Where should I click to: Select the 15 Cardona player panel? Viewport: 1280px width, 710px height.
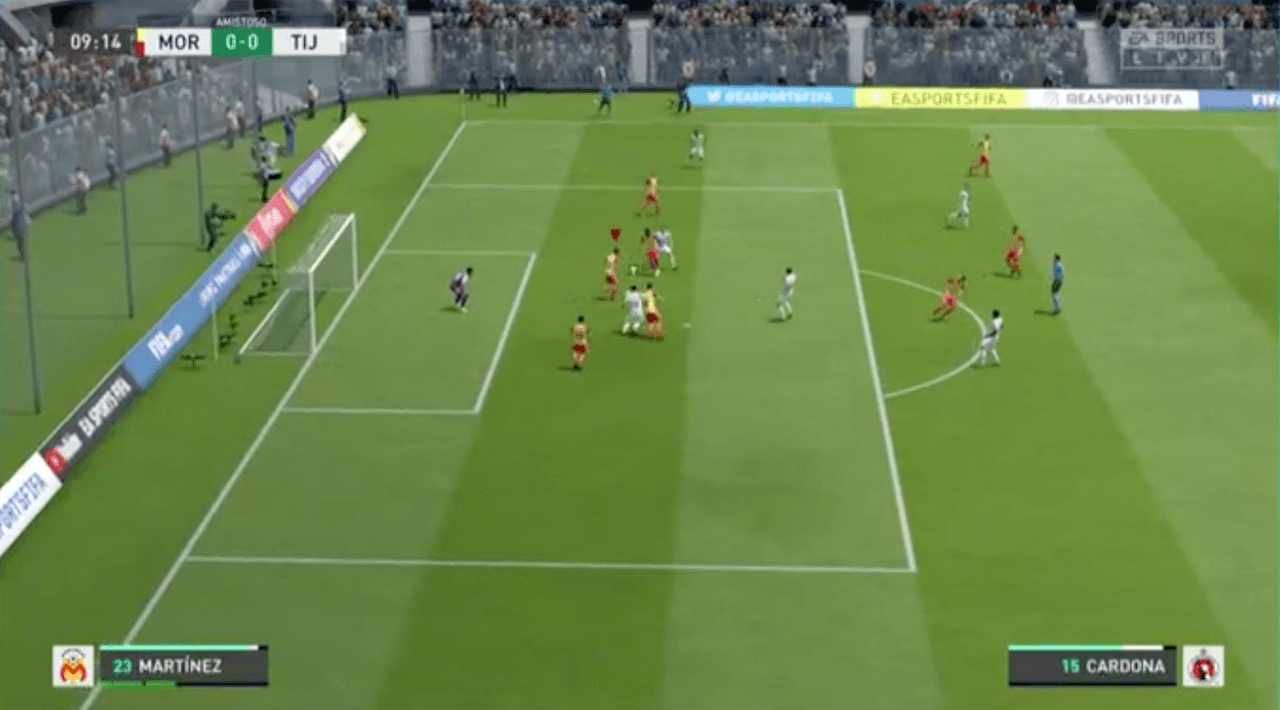1092,666
